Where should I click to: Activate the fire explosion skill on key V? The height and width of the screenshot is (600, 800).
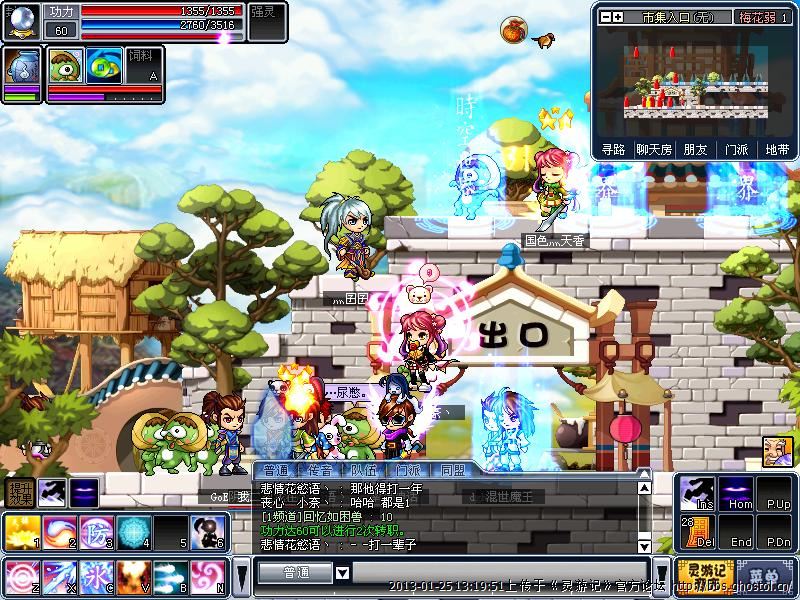coord(133,576)
